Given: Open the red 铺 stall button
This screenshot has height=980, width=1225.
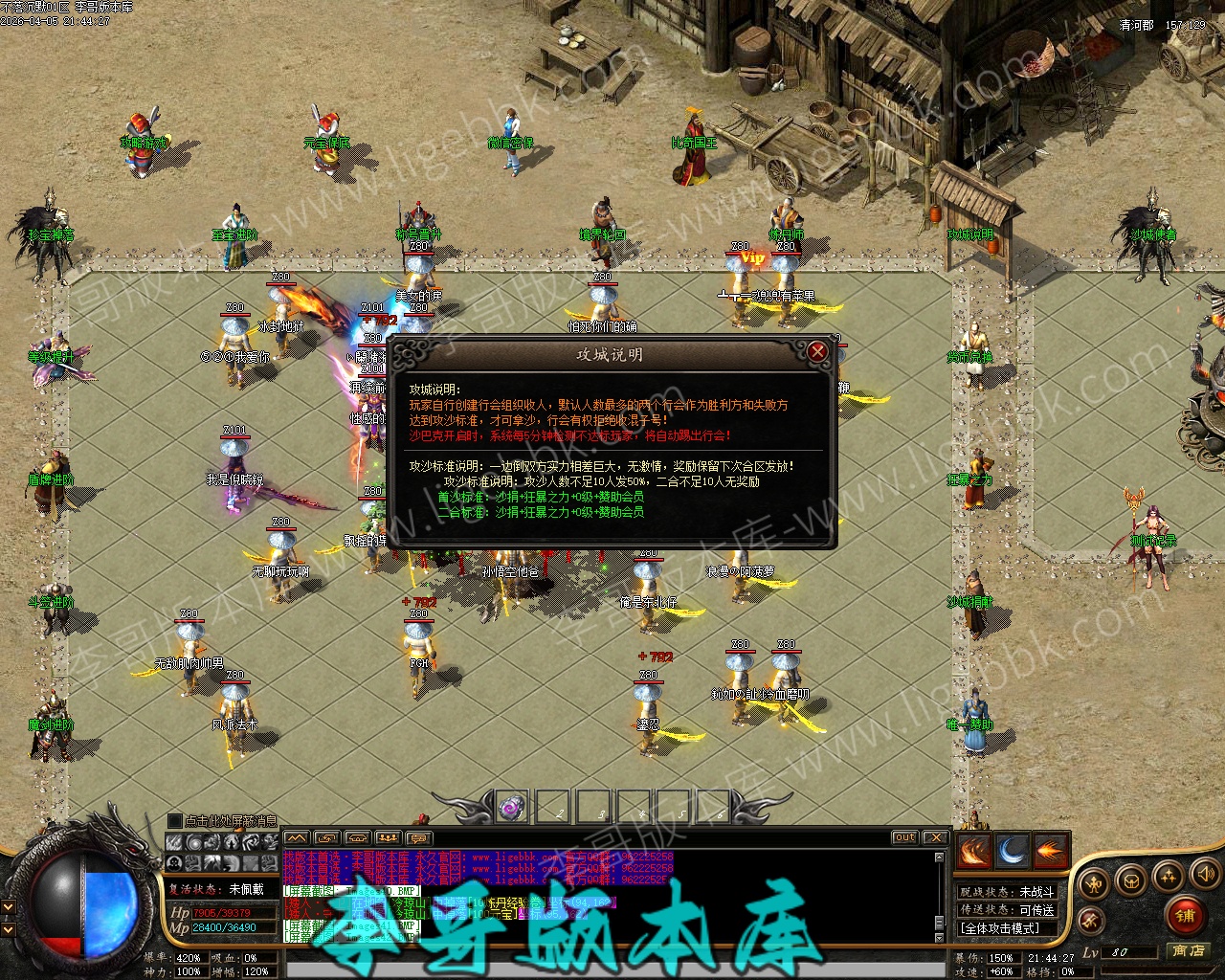Looking at the screenshot, I should point(1185,916).
